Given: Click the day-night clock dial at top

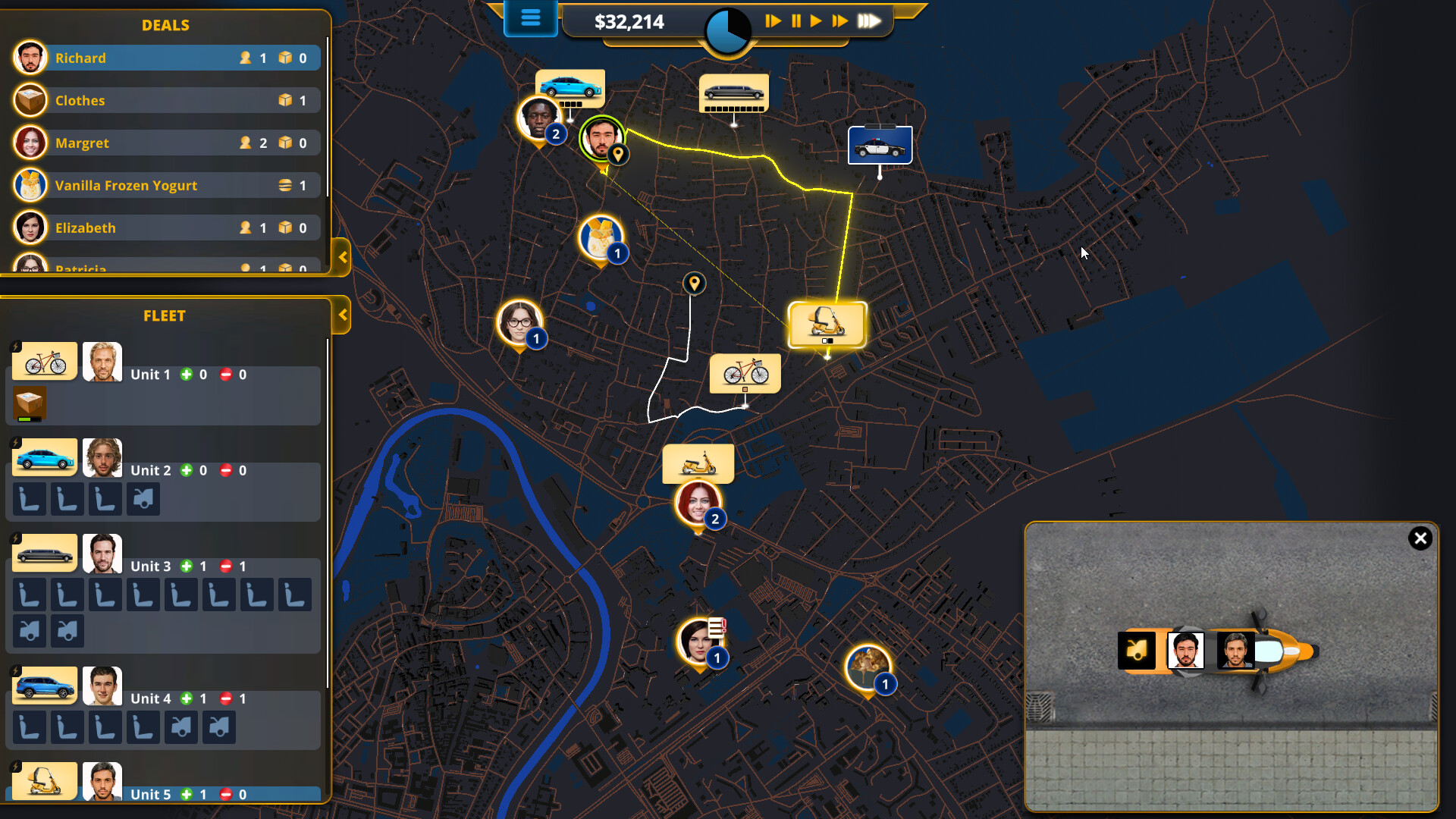Looking at the screenshot, I should (x=726, y=30).
